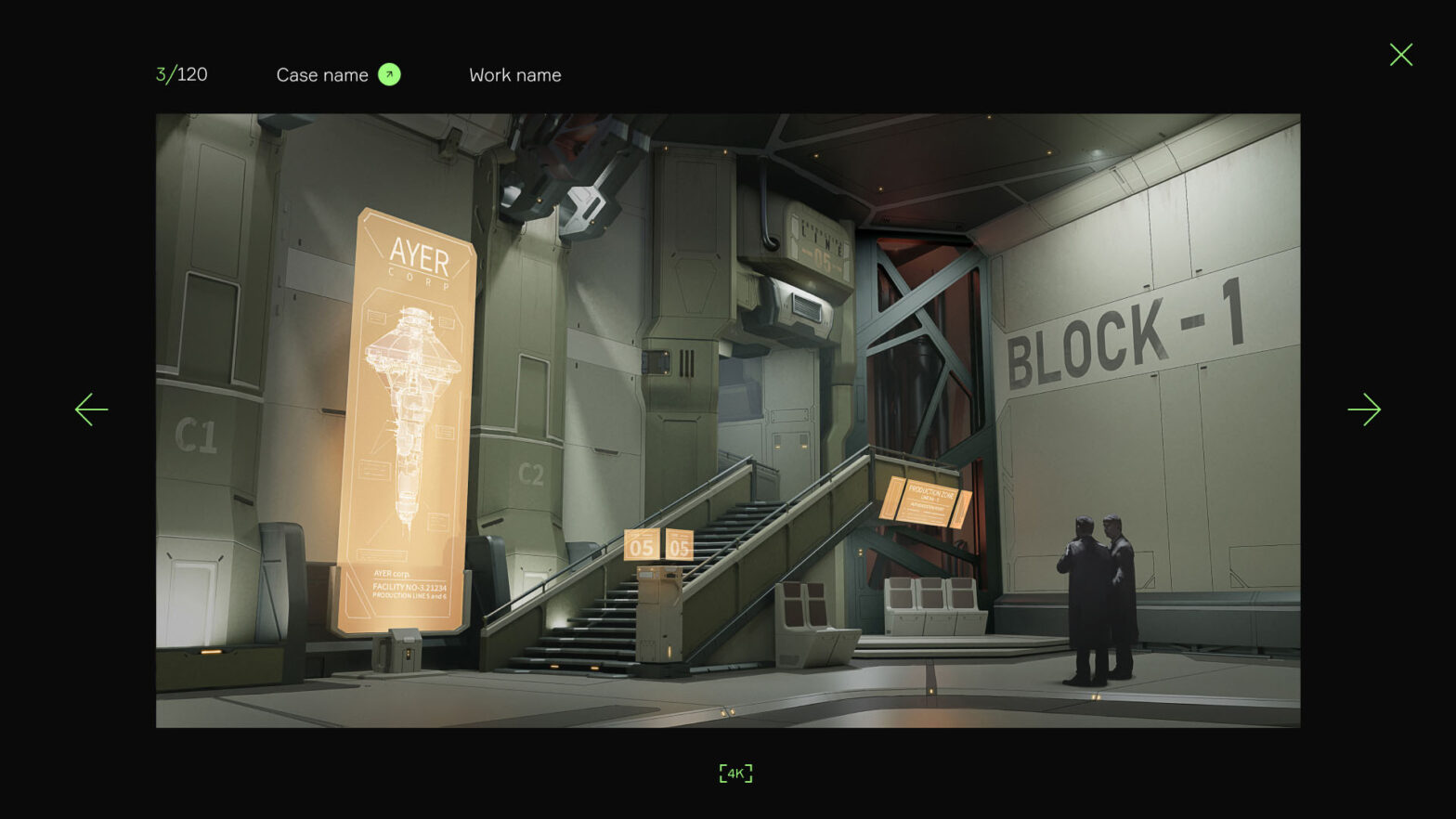Close the image viewer with the X
Image resolution: width=1456 pixels, height=819 pixels.
(1400, 55)
